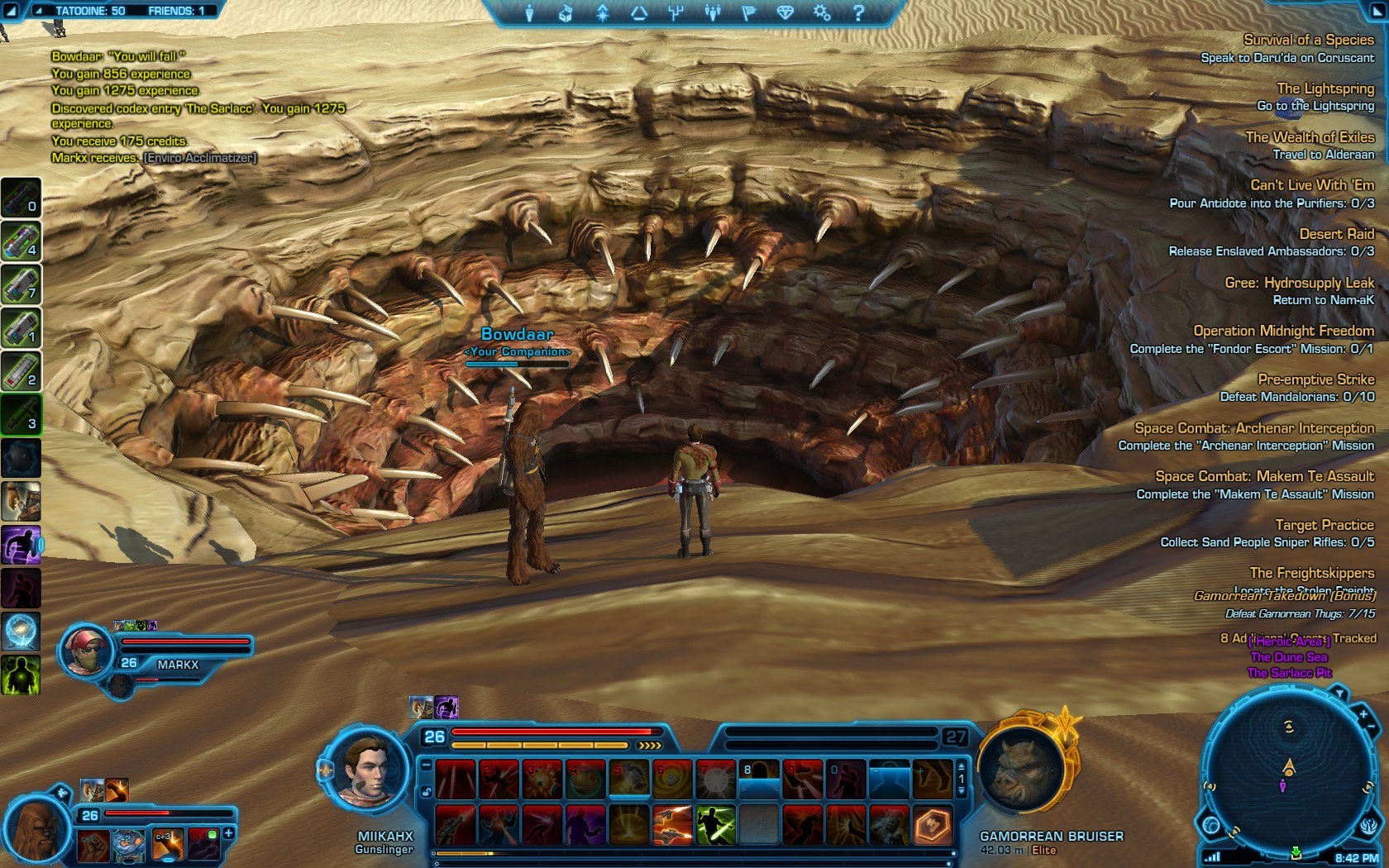Toggle the quickbar padlock lock
This screenshot has width=1389, height=868.
tap(427, 791)
